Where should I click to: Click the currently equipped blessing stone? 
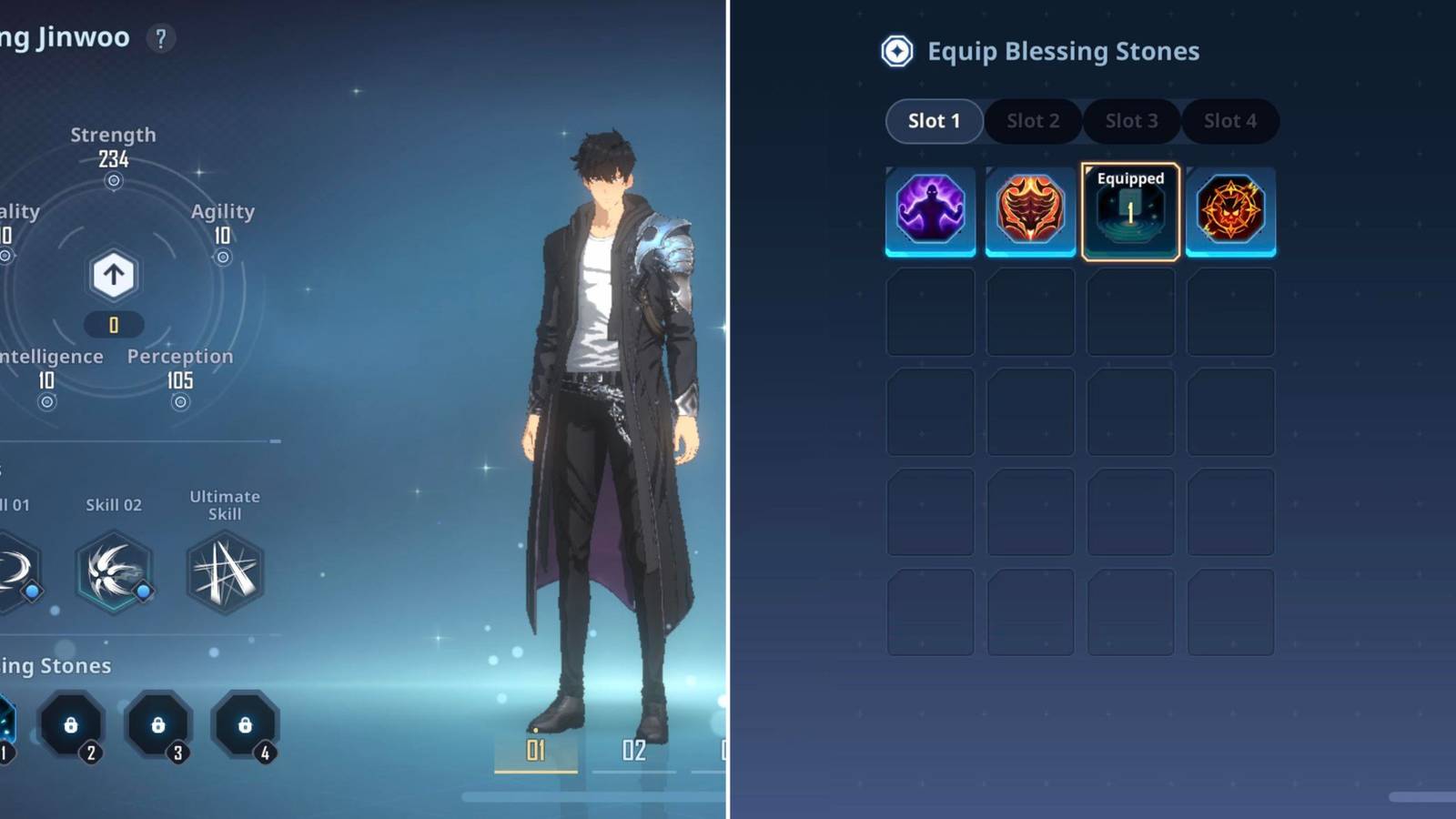tap(1130, 211)
